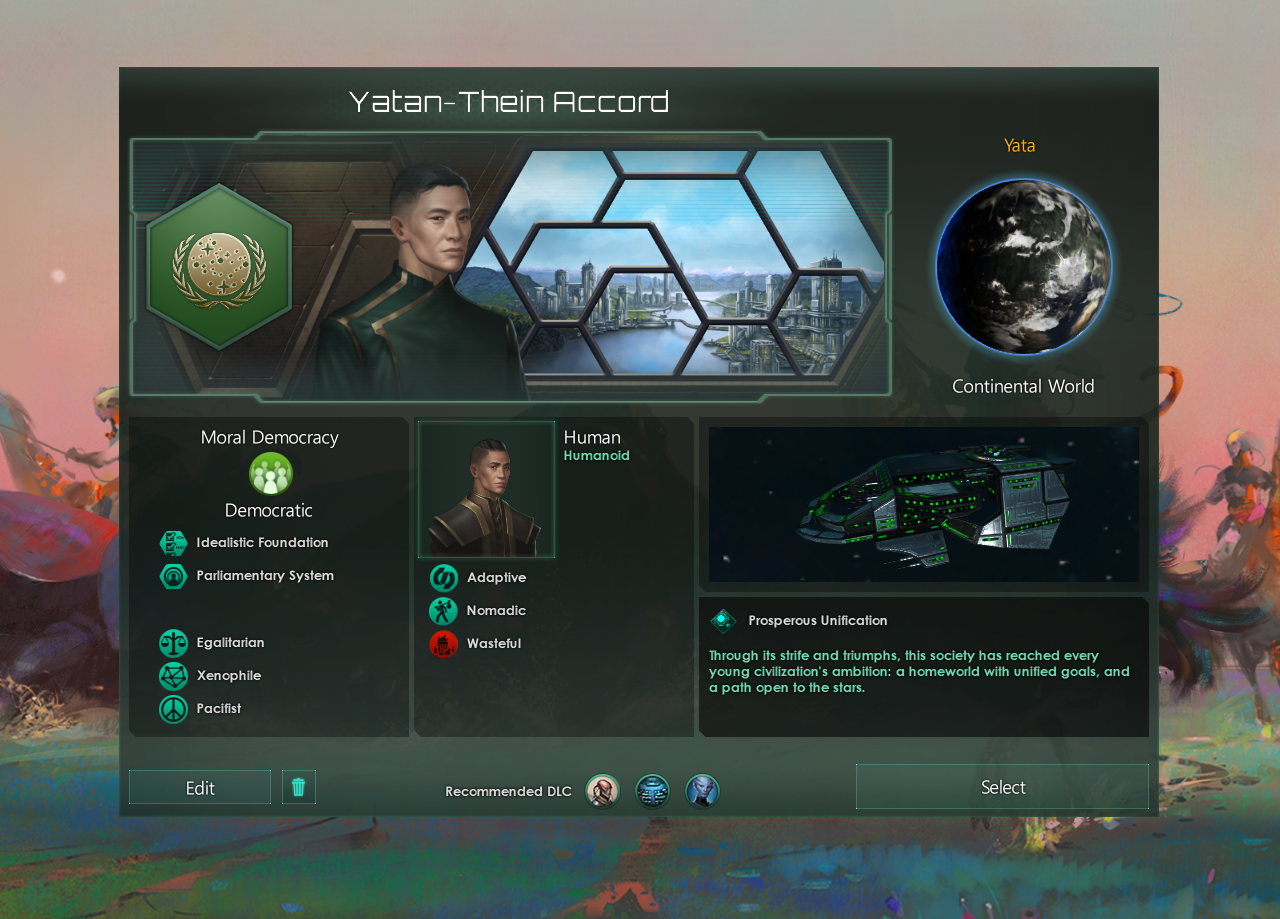Inspect the Idealistic Foundation civic

point(174,543)
